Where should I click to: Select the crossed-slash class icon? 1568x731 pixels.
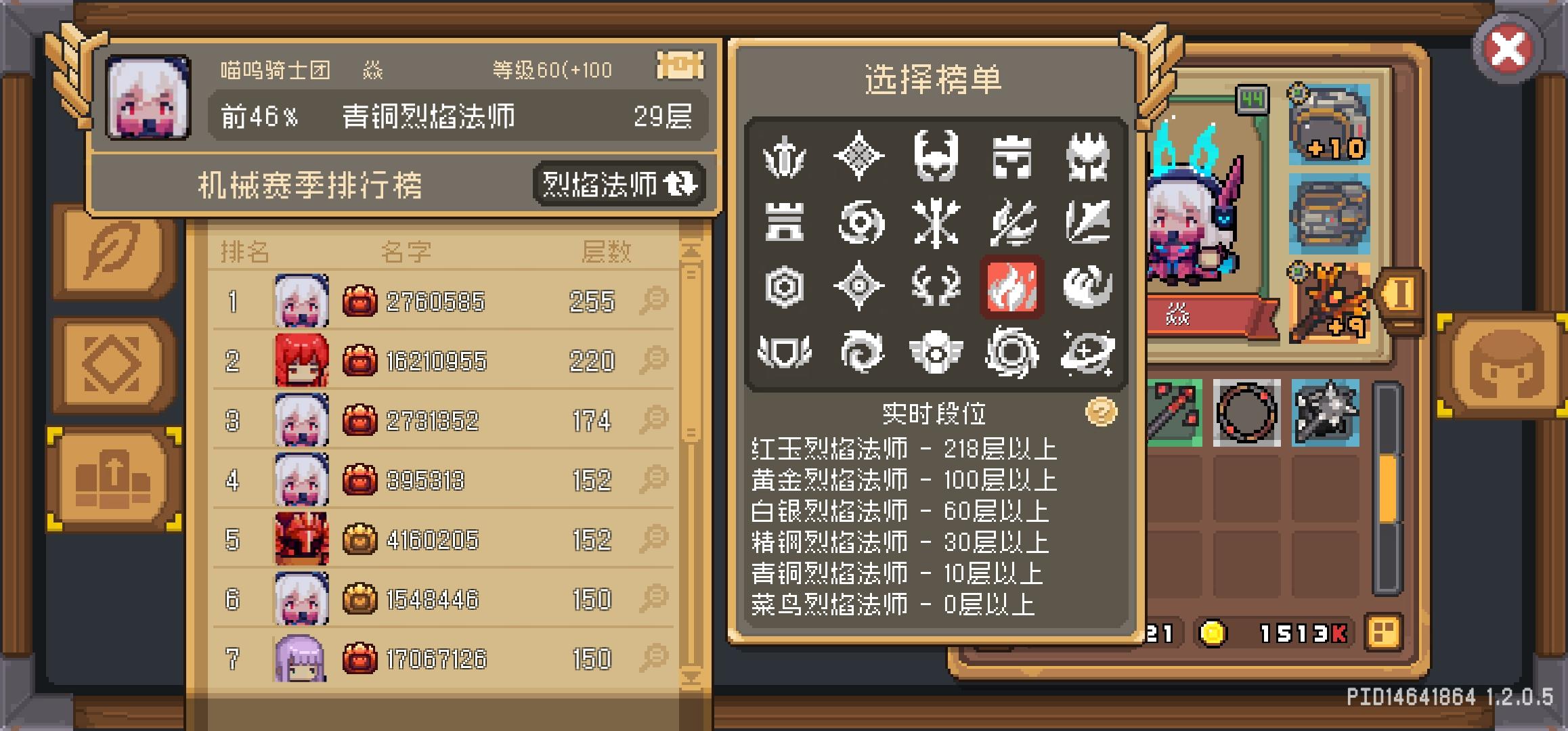(x=1012, y=223)
